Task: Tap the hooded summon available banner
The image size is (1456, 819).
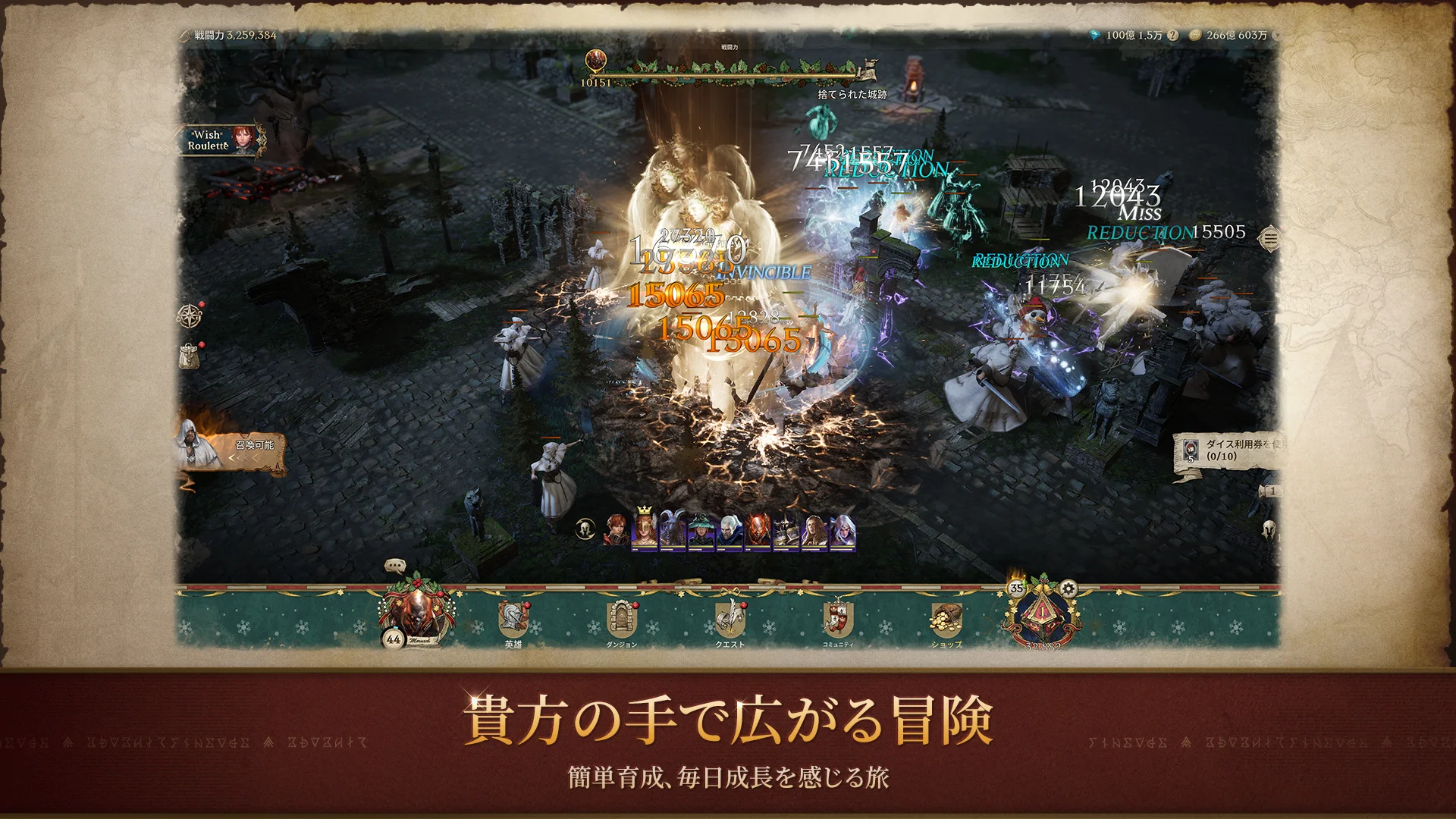Action: (x=230, y=447)
